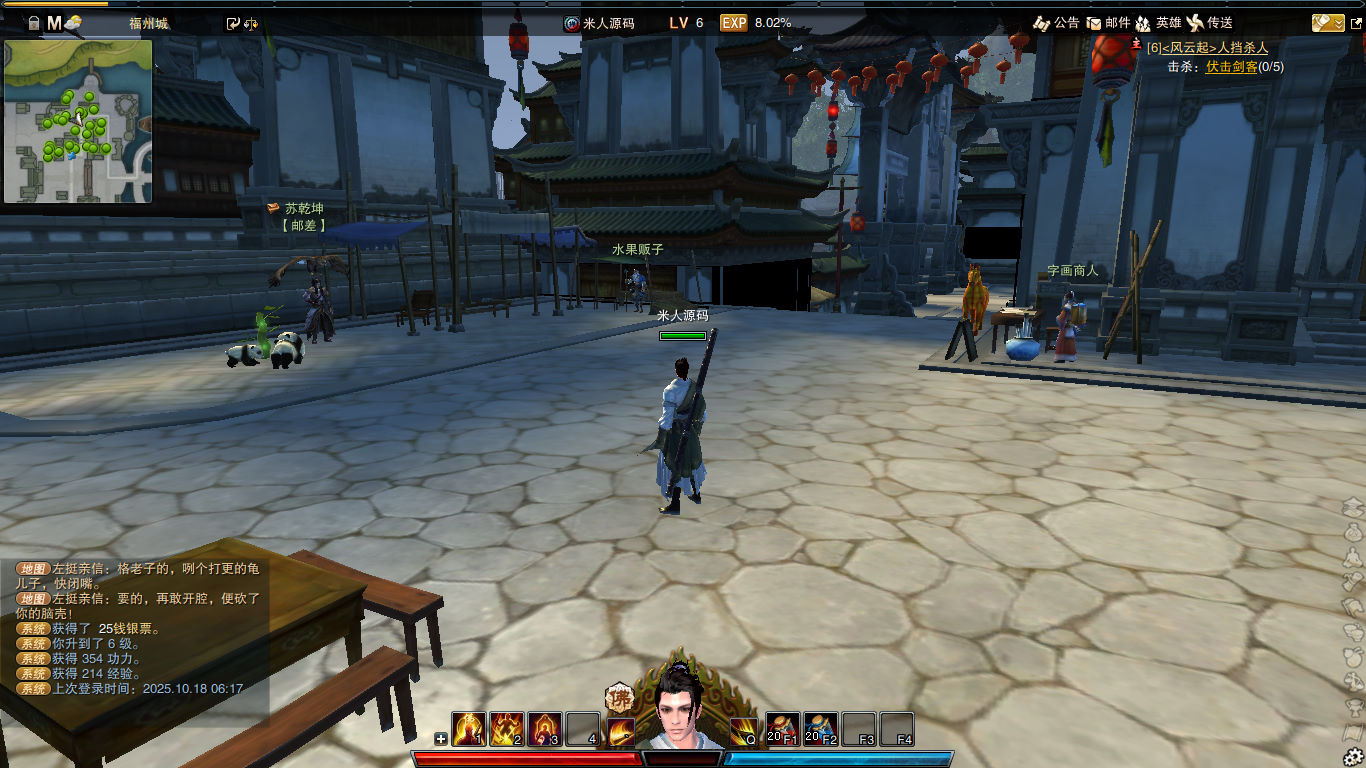Open settings with the gear icon
This screenshot has height=768, width=1366.
pos(1353,756)
